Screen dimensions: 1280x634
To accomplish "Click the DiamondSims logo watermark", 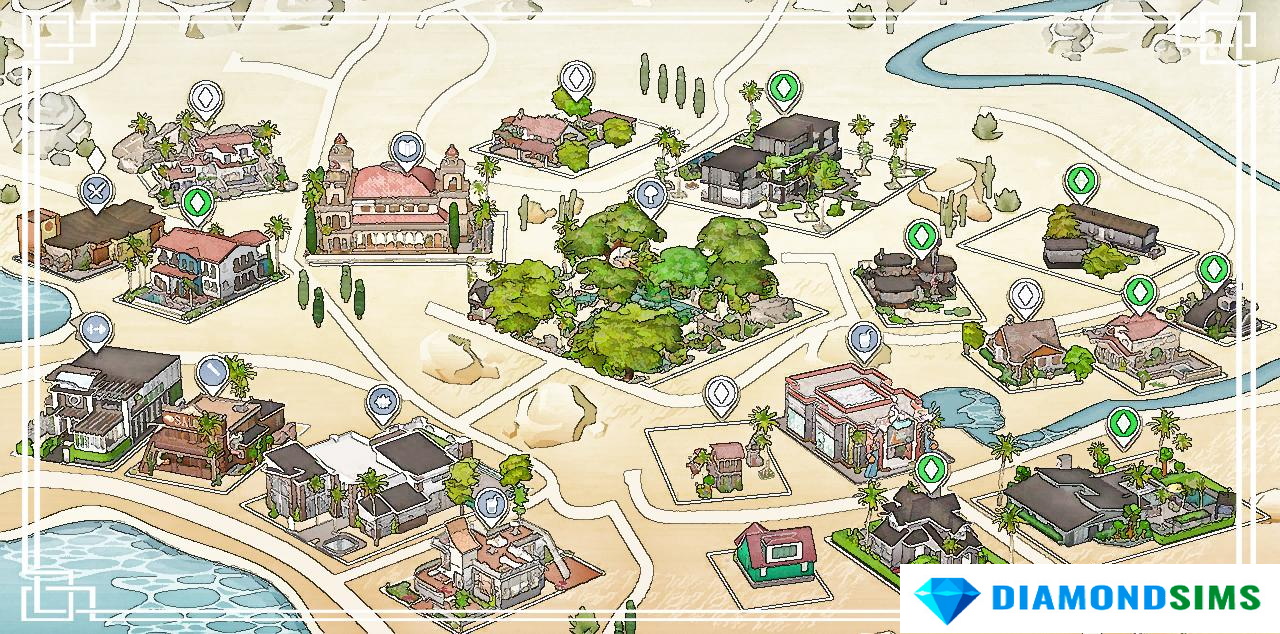I will pyautogui.click(x=1088, y=598).
